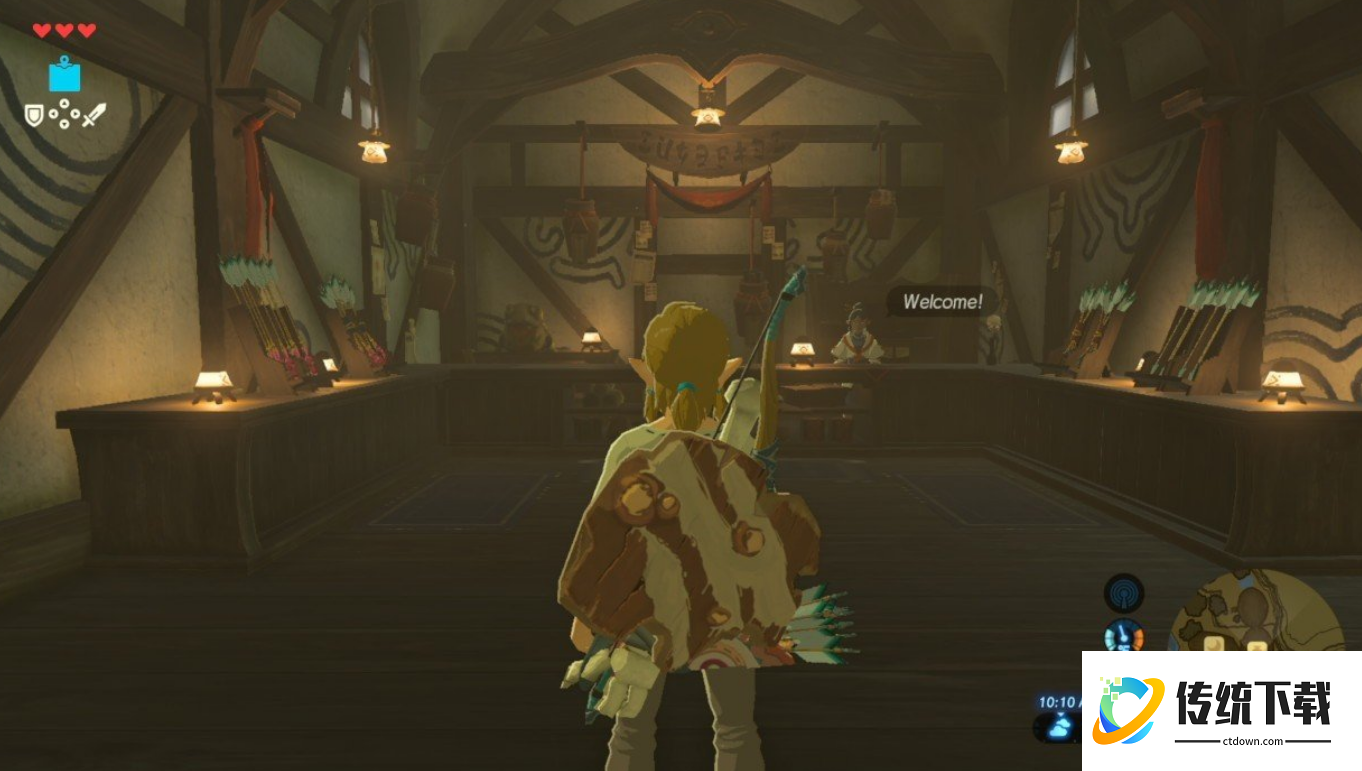Open the circular minimap

(1255, 612)
